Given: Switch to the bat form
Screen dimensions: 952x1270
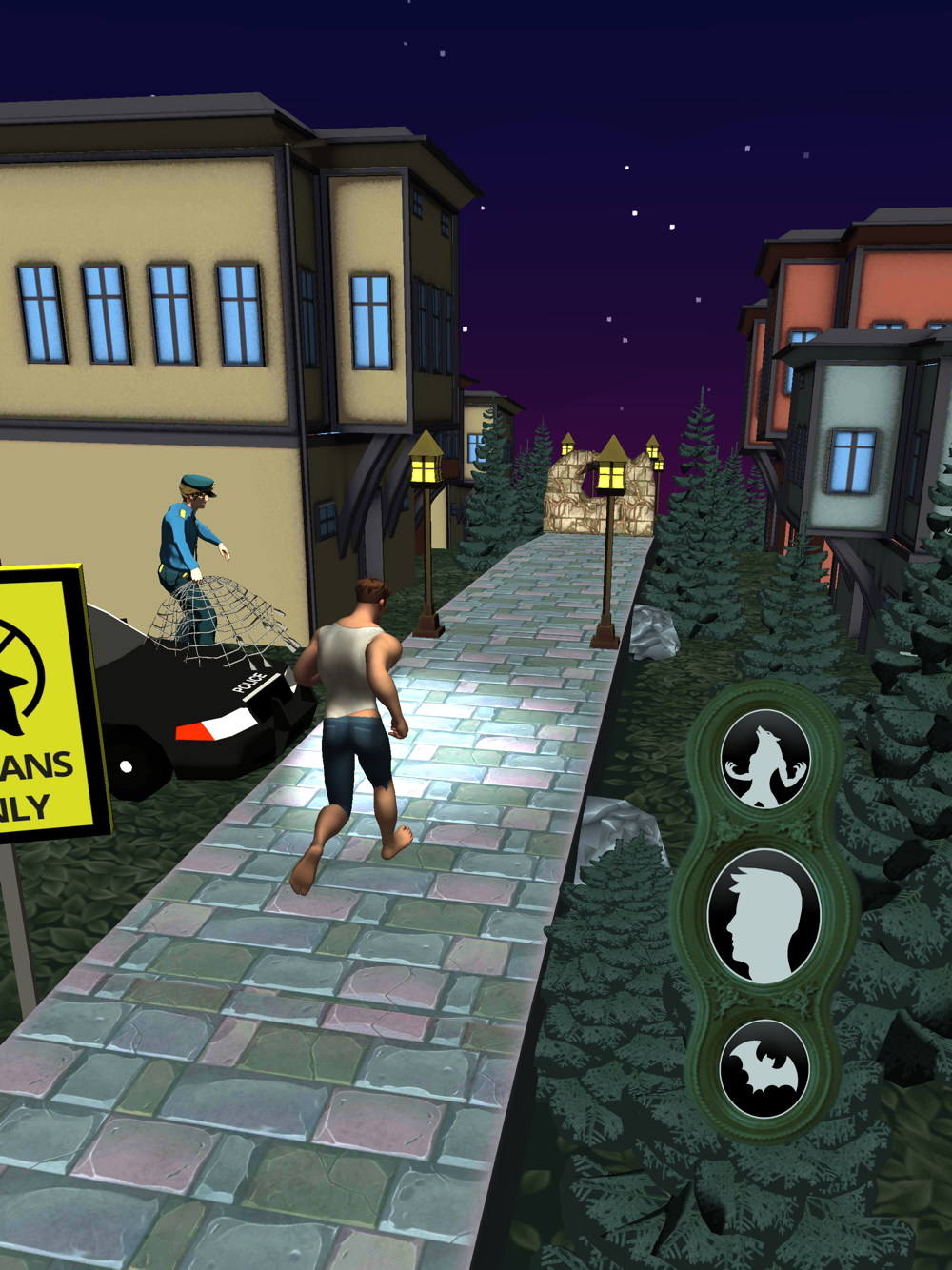Looking at the screenshot, I should 764,1069.
